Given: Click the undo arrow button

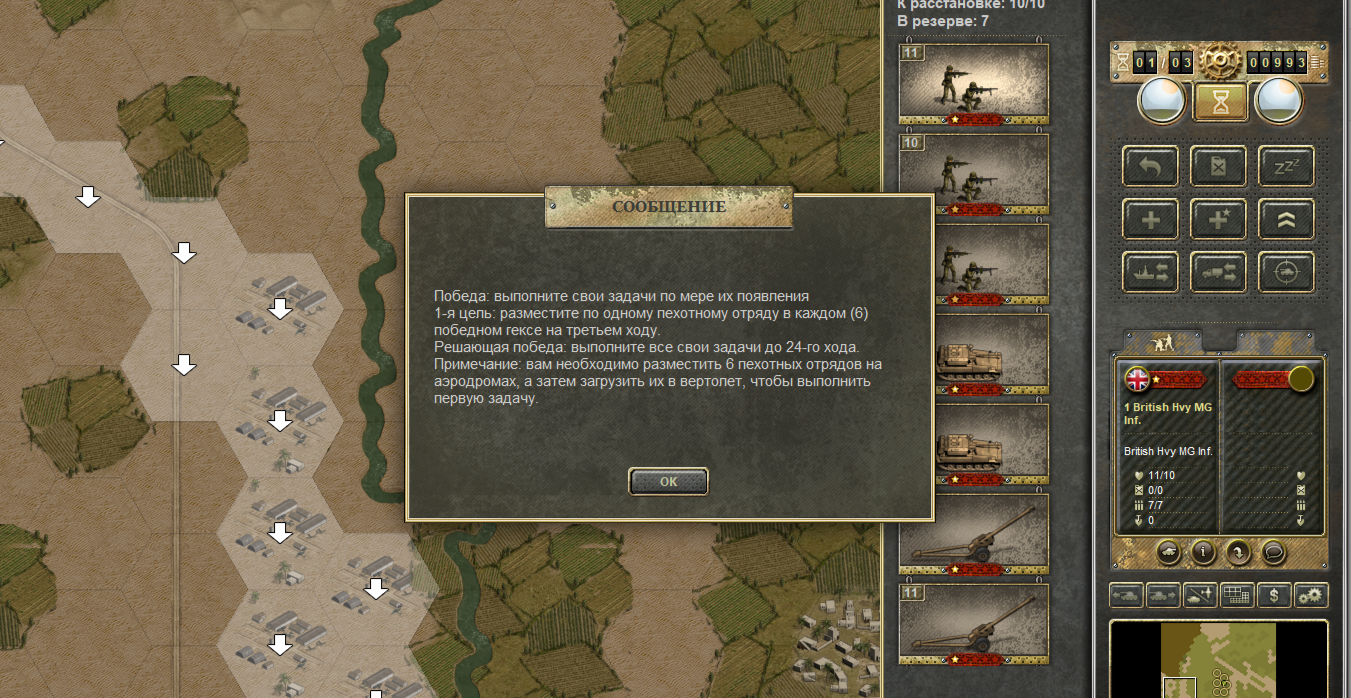Looking at the screenshot, I should pos(1150,166).
